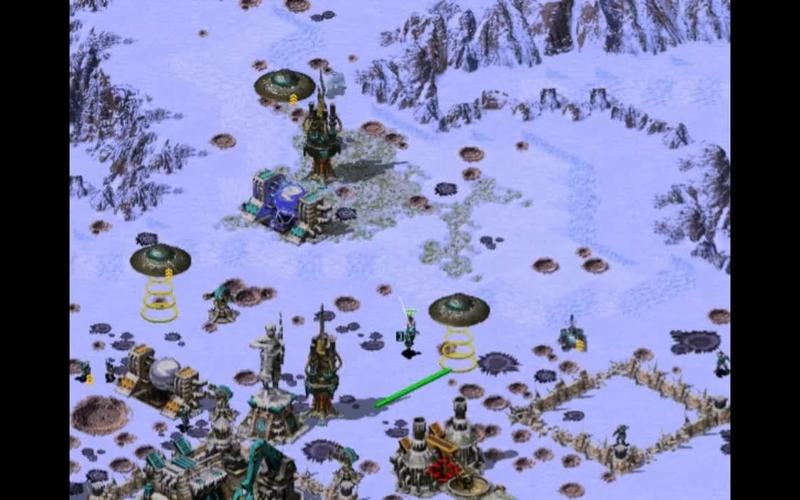Select the hovering unit with green health bar
Image resolution: width=800 pixels, height=500 pixels.
(x=409, y=333)
